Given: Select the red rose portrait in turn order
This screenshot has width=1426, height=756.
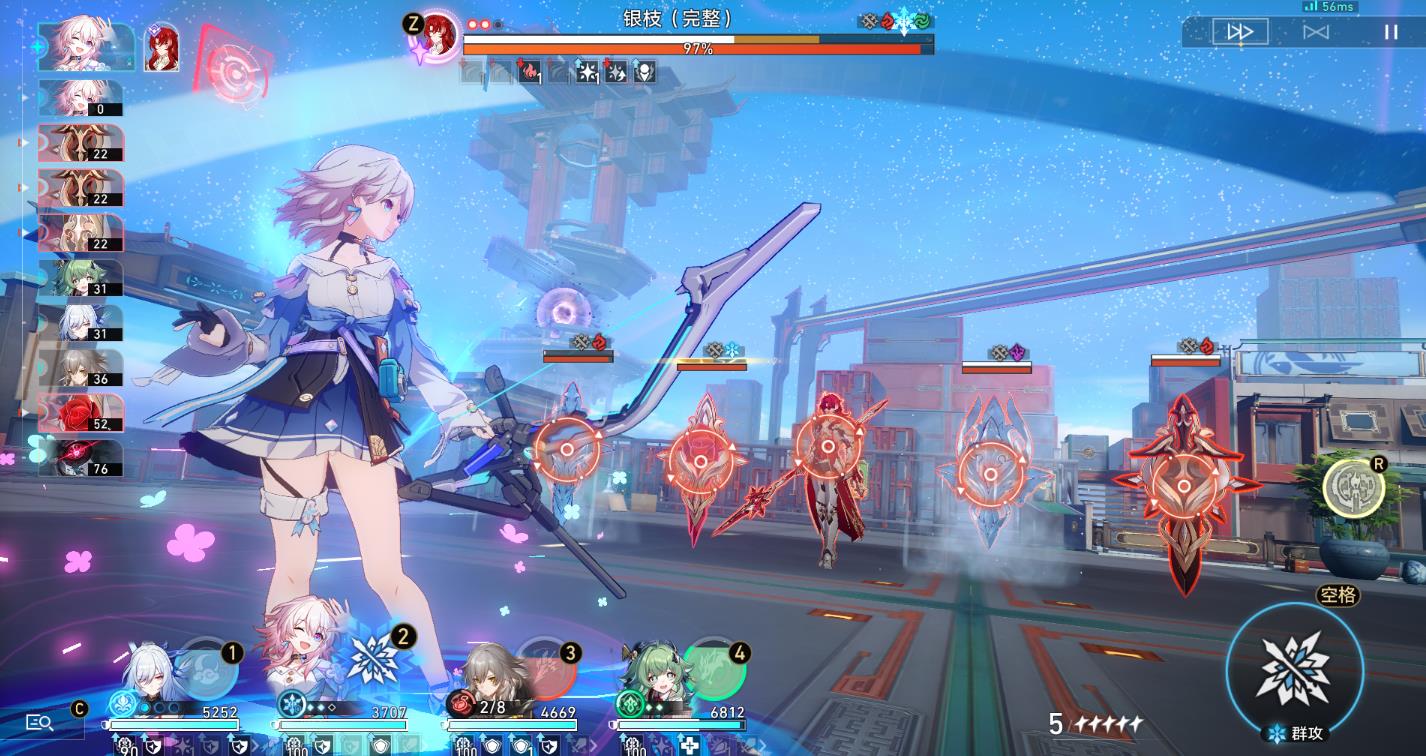Looking at the screenshot, I should tap(80, 412).
